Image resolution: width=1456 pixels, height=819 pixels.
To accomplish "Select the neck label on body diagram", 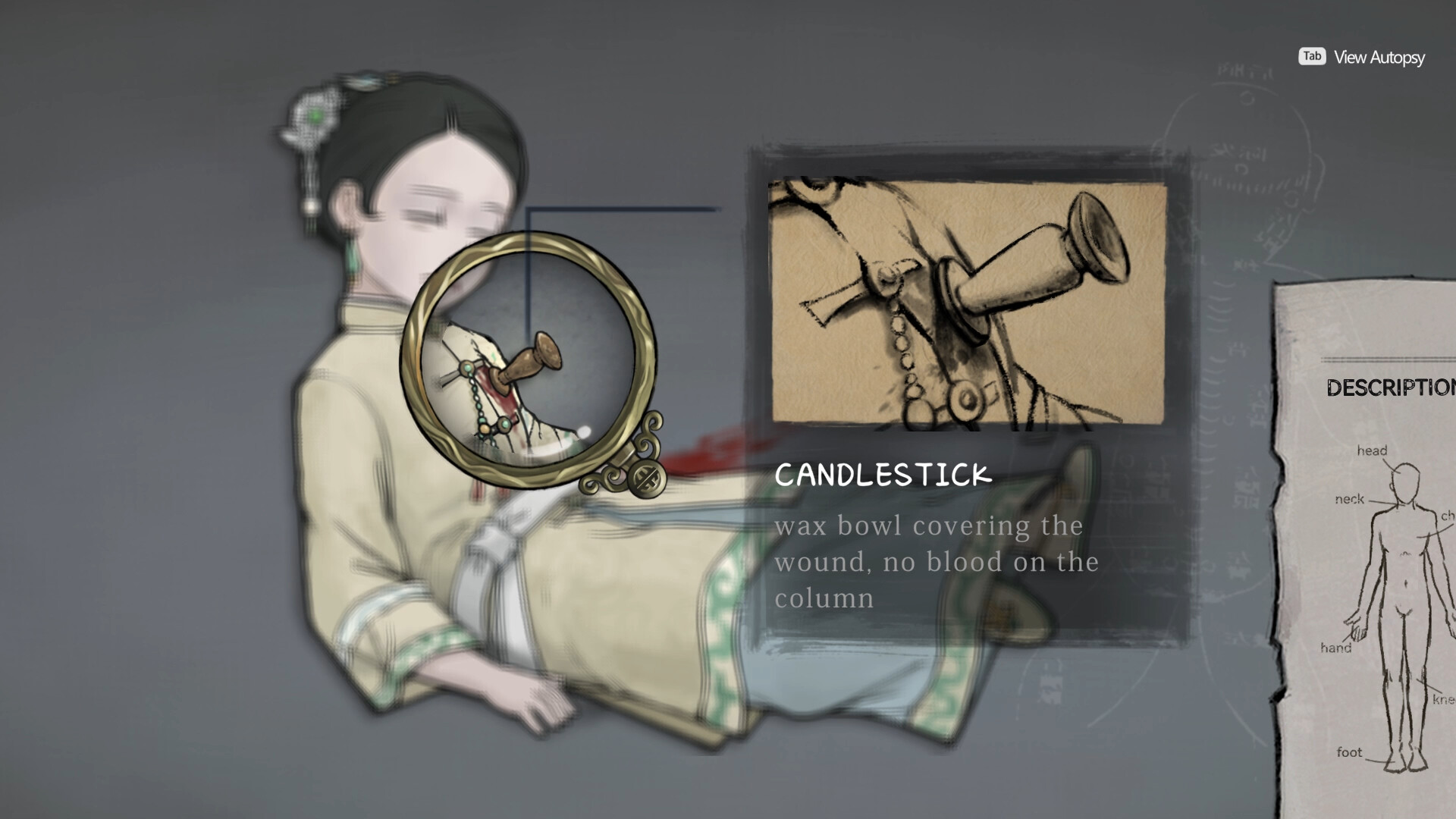I will coord(1351,500).
